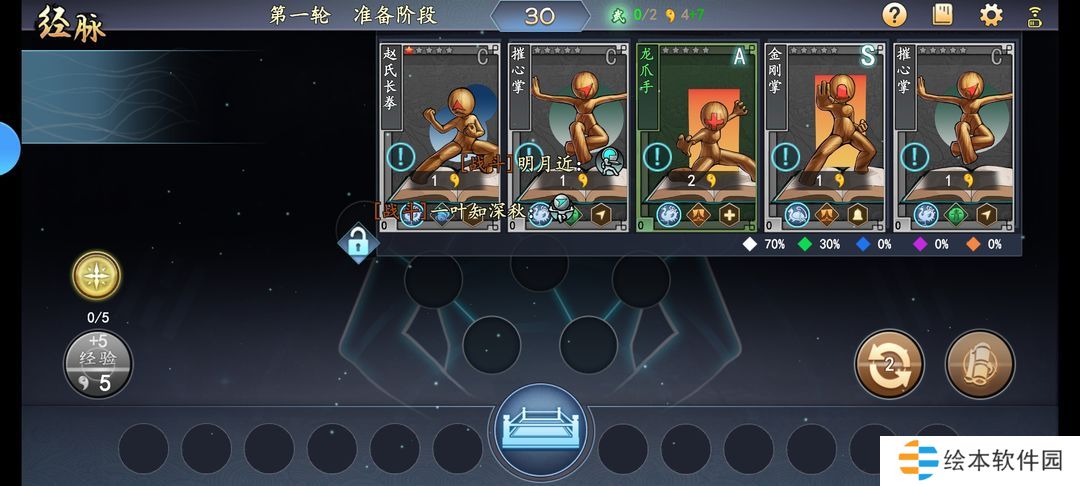Image resolution: width=1080 pixels, height=486 pixels.
Task: Buy +5 经验 experience
Action: click(x=98, y=364)
